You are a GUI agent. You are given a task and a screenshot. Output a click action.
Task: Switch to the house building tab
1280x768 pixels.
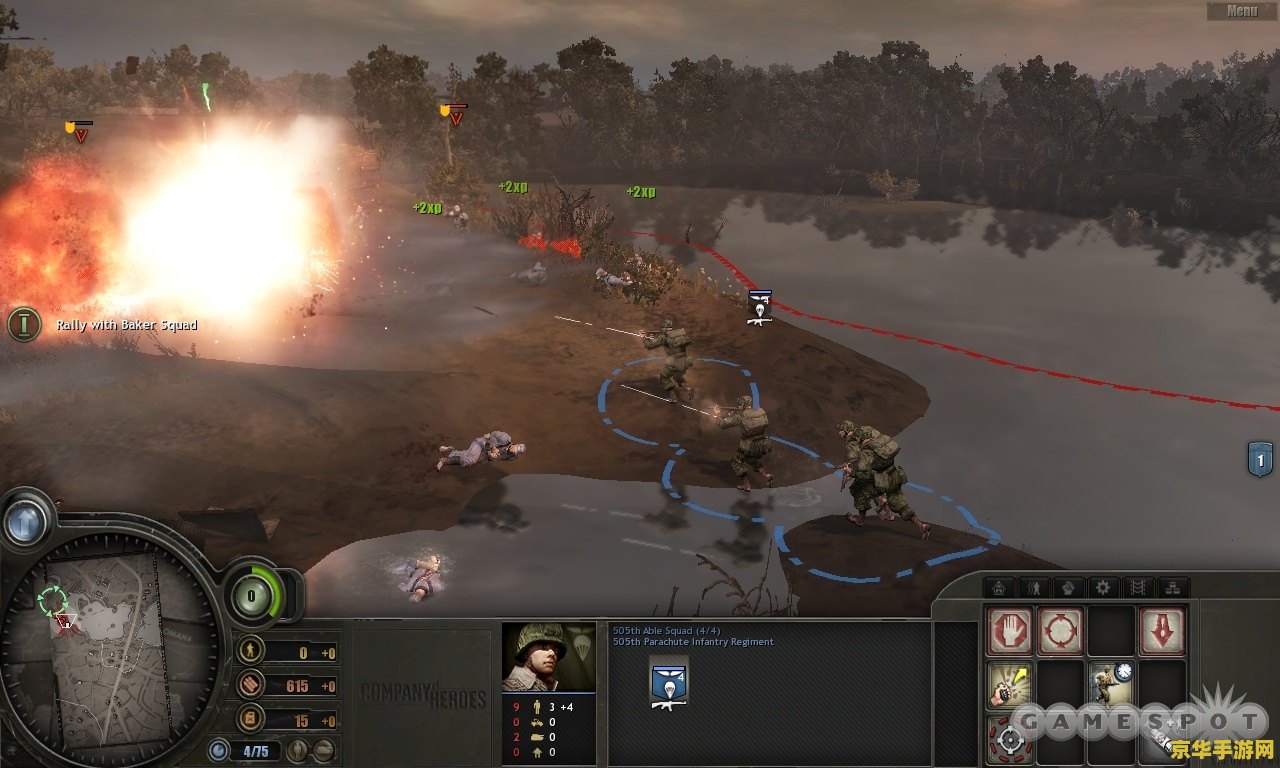click(x=998, y=588)
